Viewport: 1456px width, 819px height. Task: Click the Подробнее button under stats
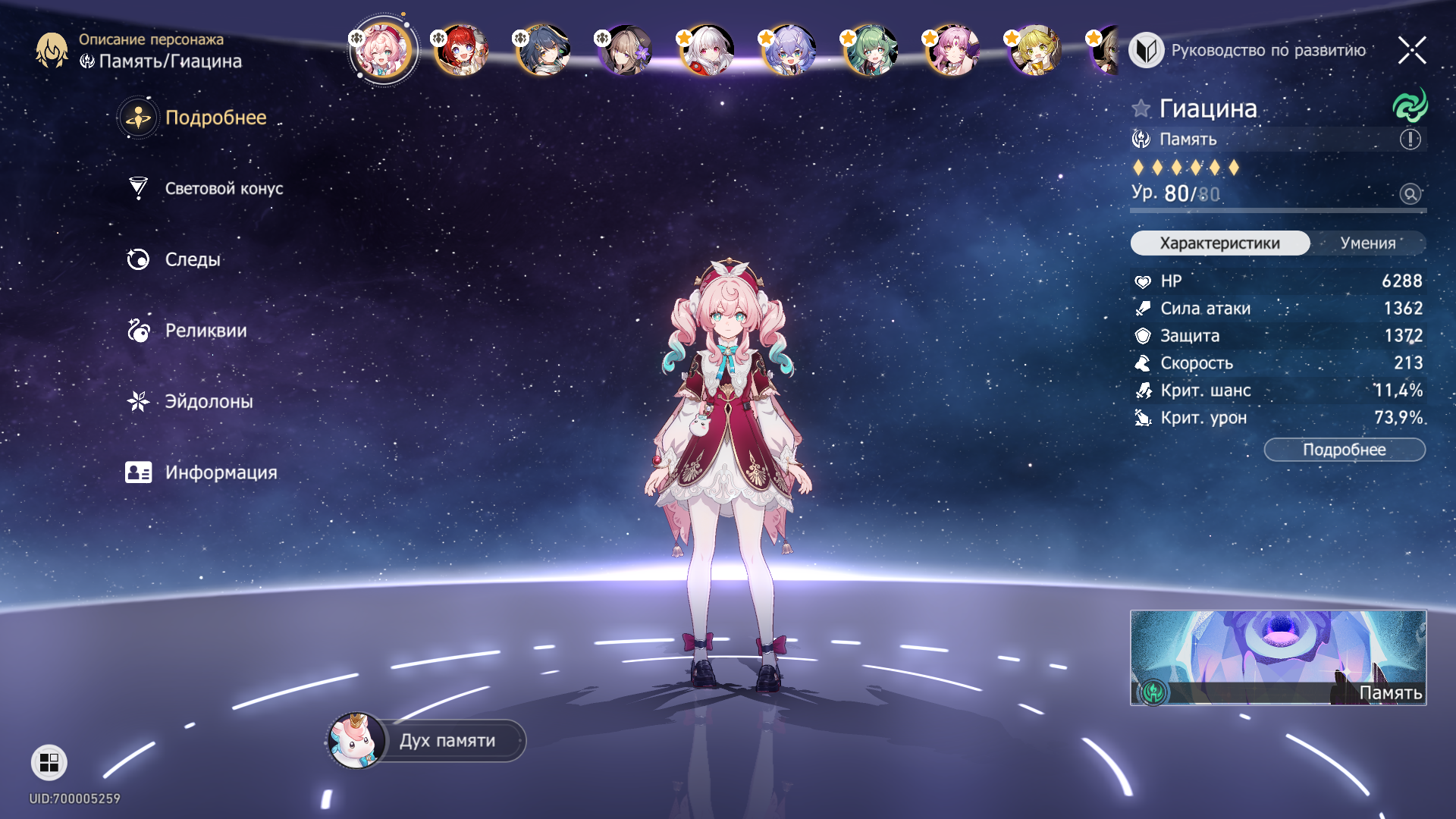1344,450
